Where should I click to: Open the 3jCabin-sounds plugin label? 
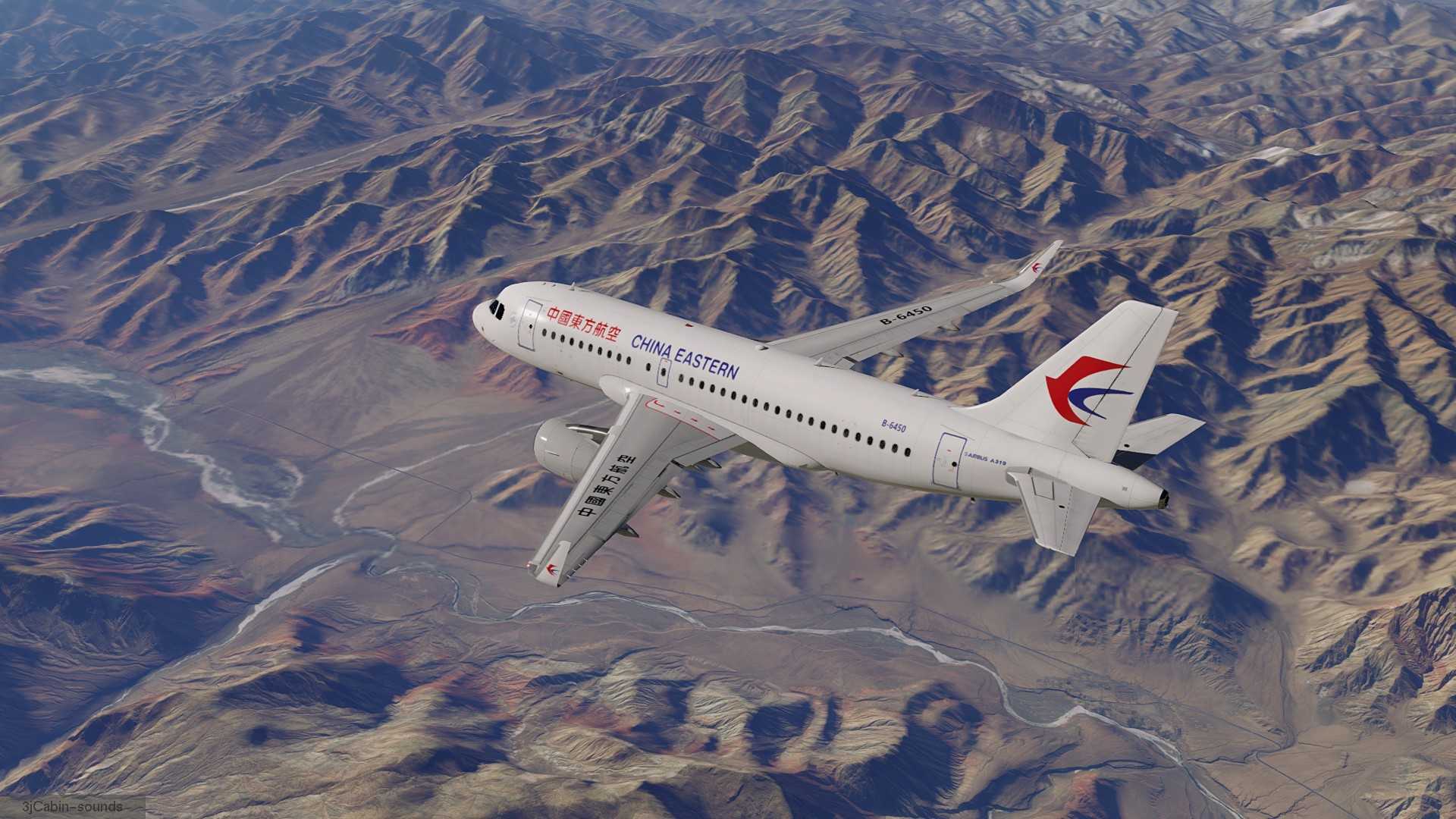coord(73,806)
